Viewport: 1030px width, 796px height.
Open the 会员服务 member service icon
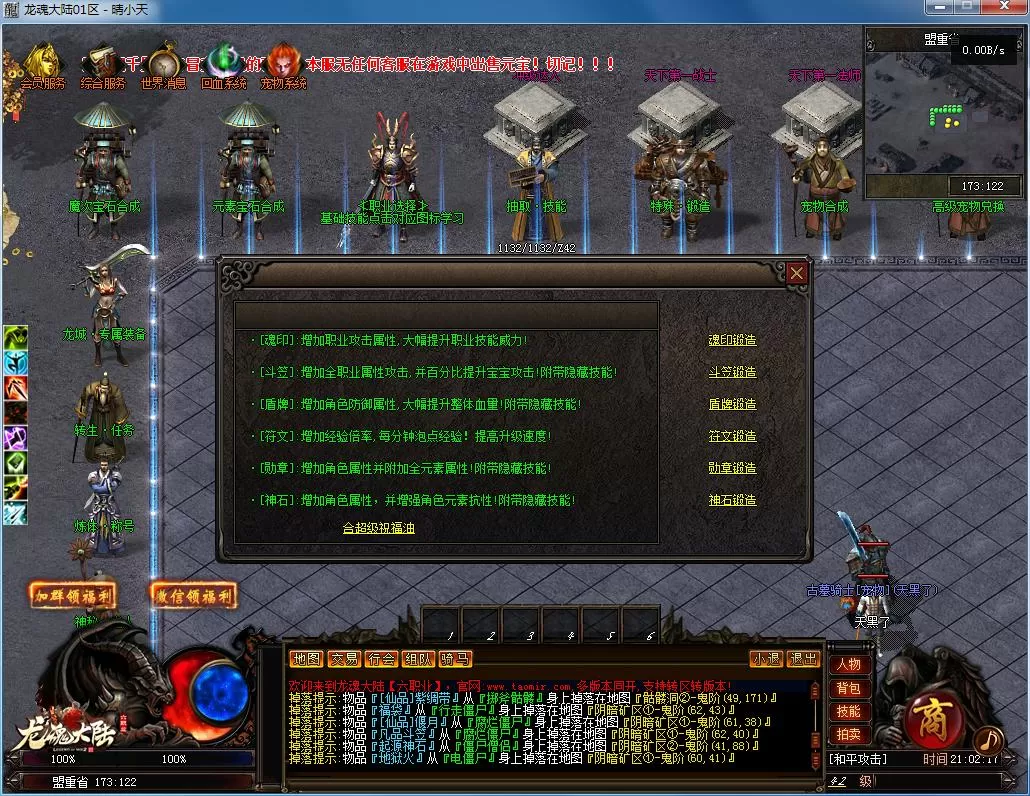point(44,63)
